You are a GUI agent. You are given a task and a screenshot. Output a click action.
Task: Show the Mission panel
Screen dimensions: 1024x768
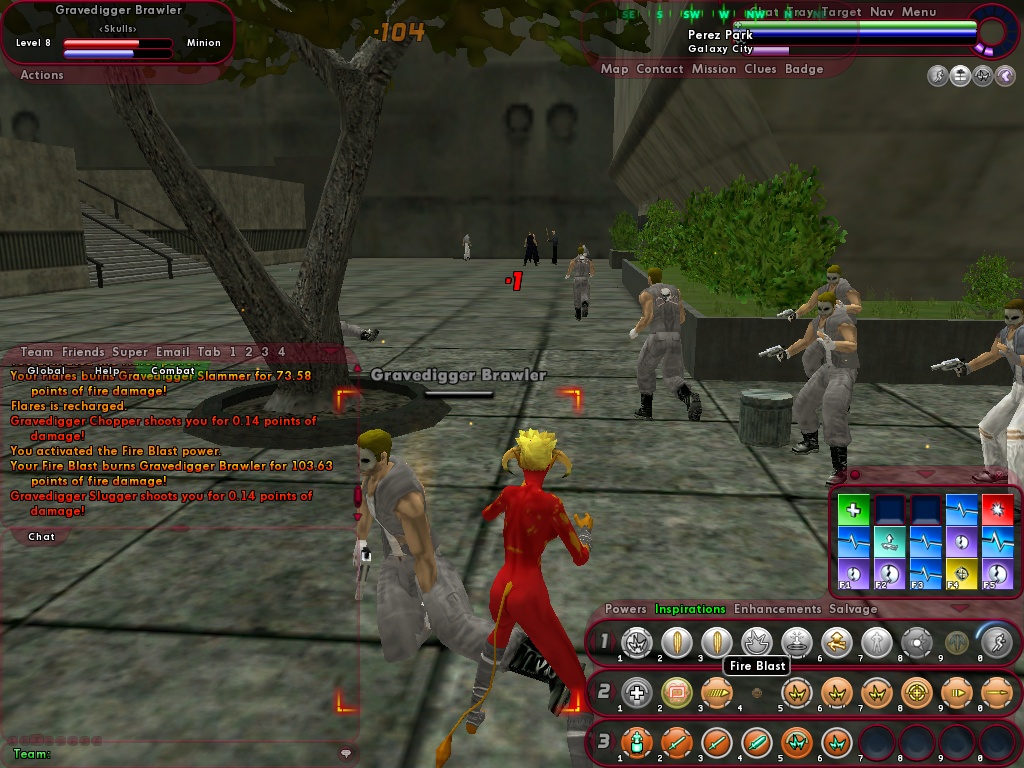pos(713,69)
